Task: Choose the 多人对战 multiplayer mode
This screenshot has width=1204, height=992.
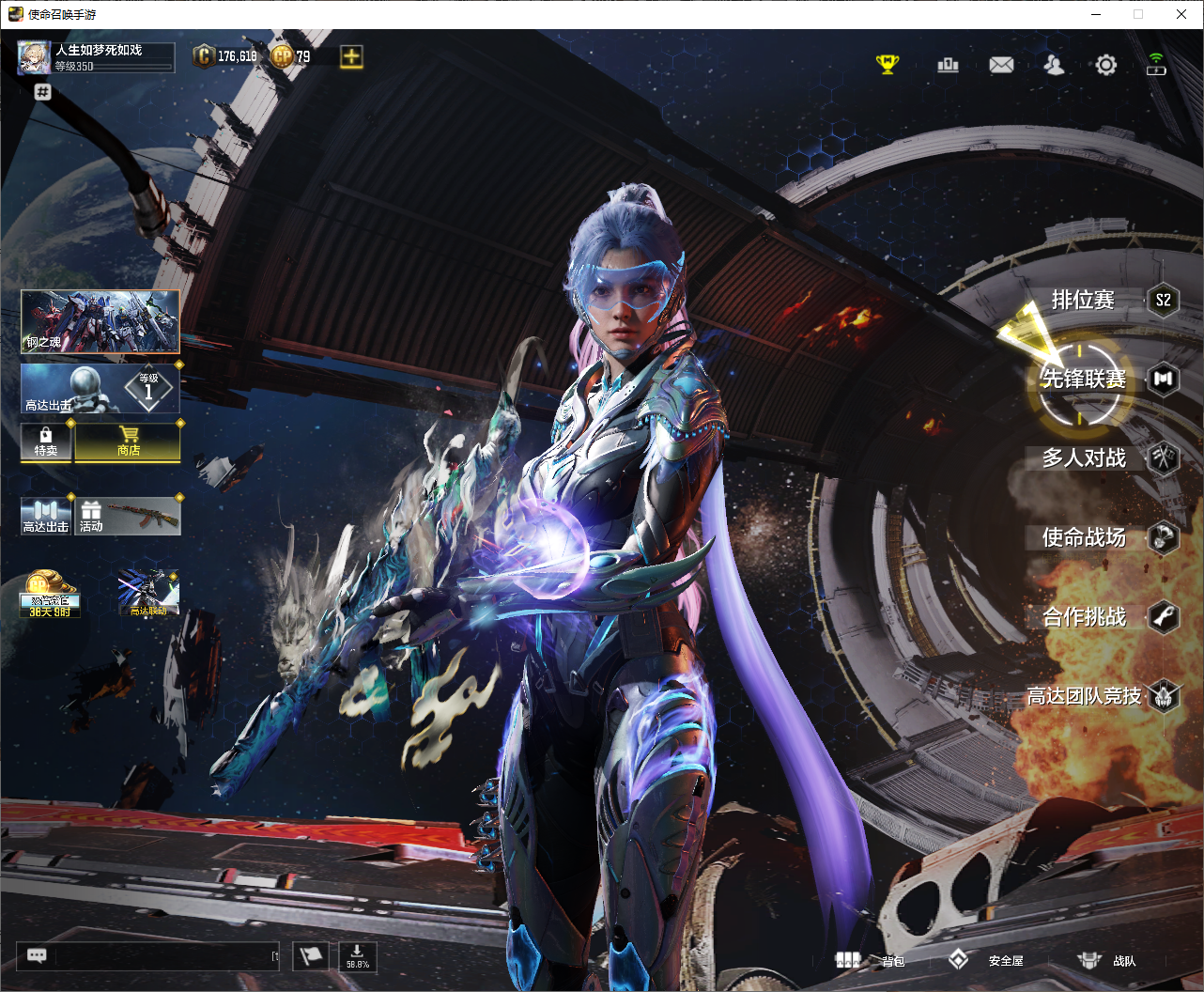Action: 1084,458
